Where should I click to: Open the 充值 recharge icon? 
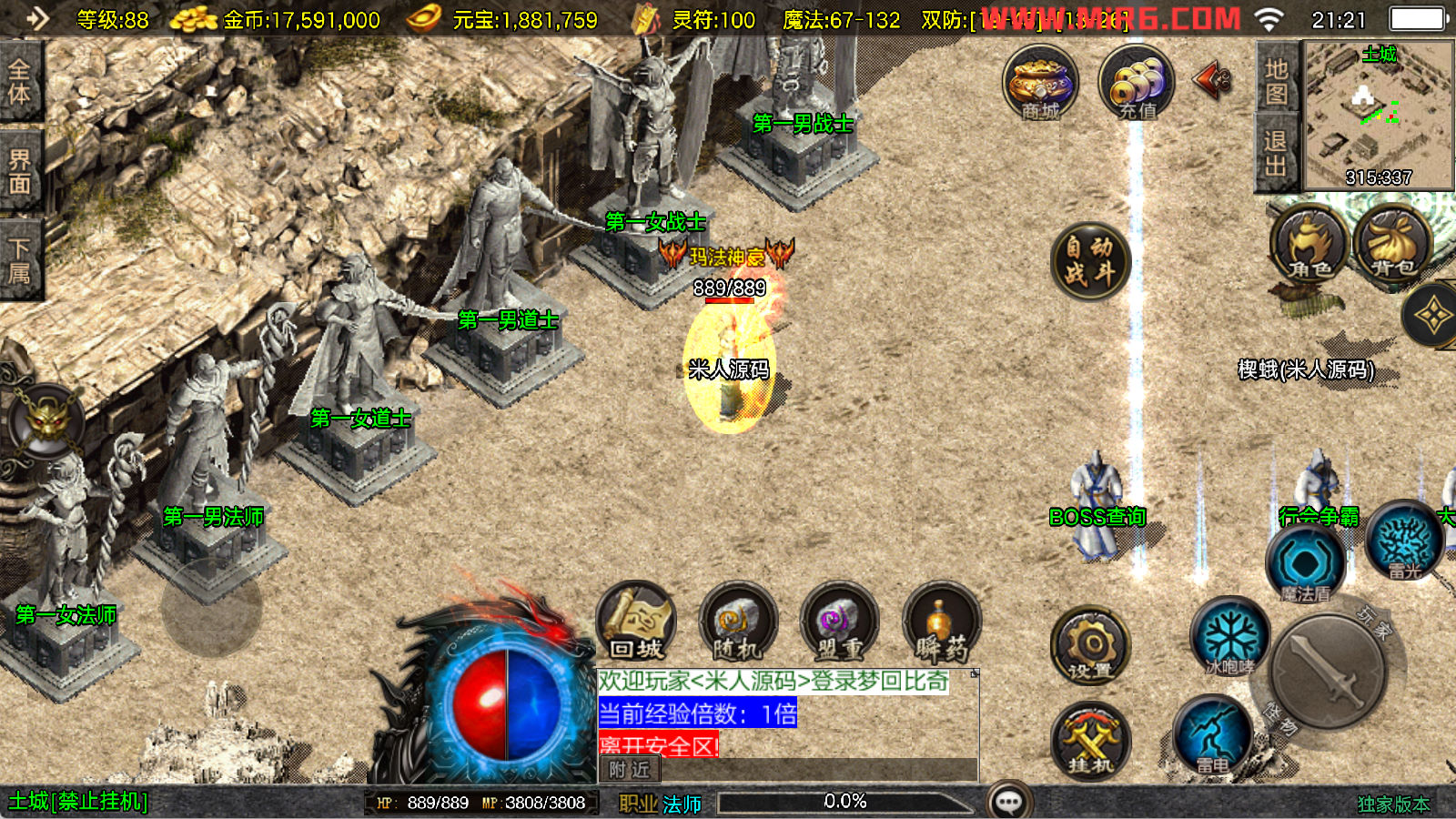1136,84
